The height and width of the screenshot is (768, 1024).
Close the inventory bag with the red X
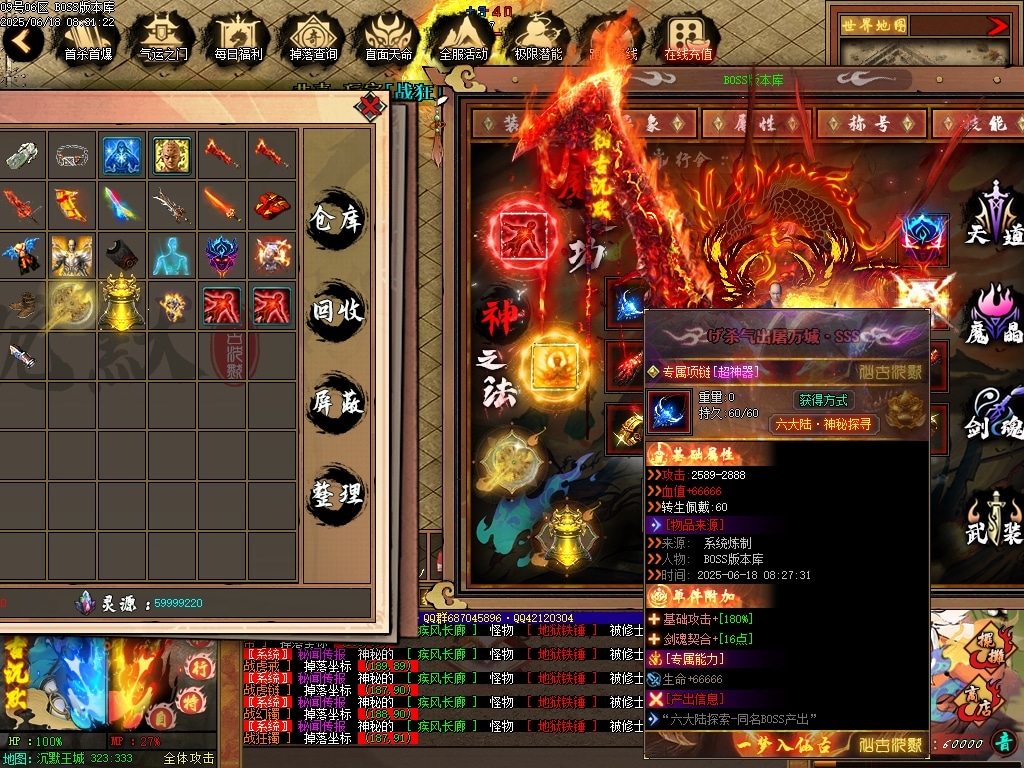[x=371, y=105]
